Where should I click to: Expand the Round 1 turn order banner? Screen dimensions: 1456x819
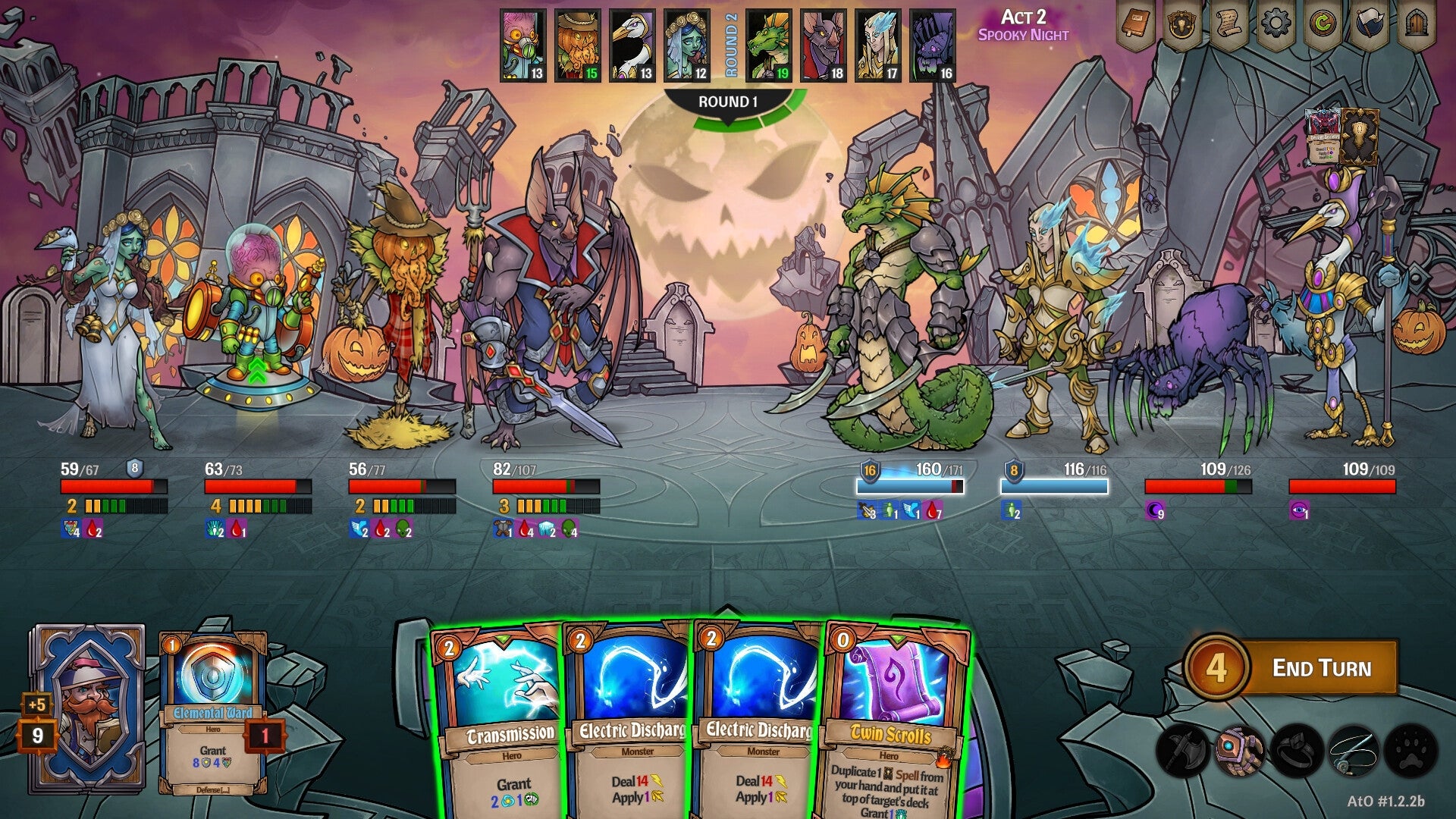(730, 99)
